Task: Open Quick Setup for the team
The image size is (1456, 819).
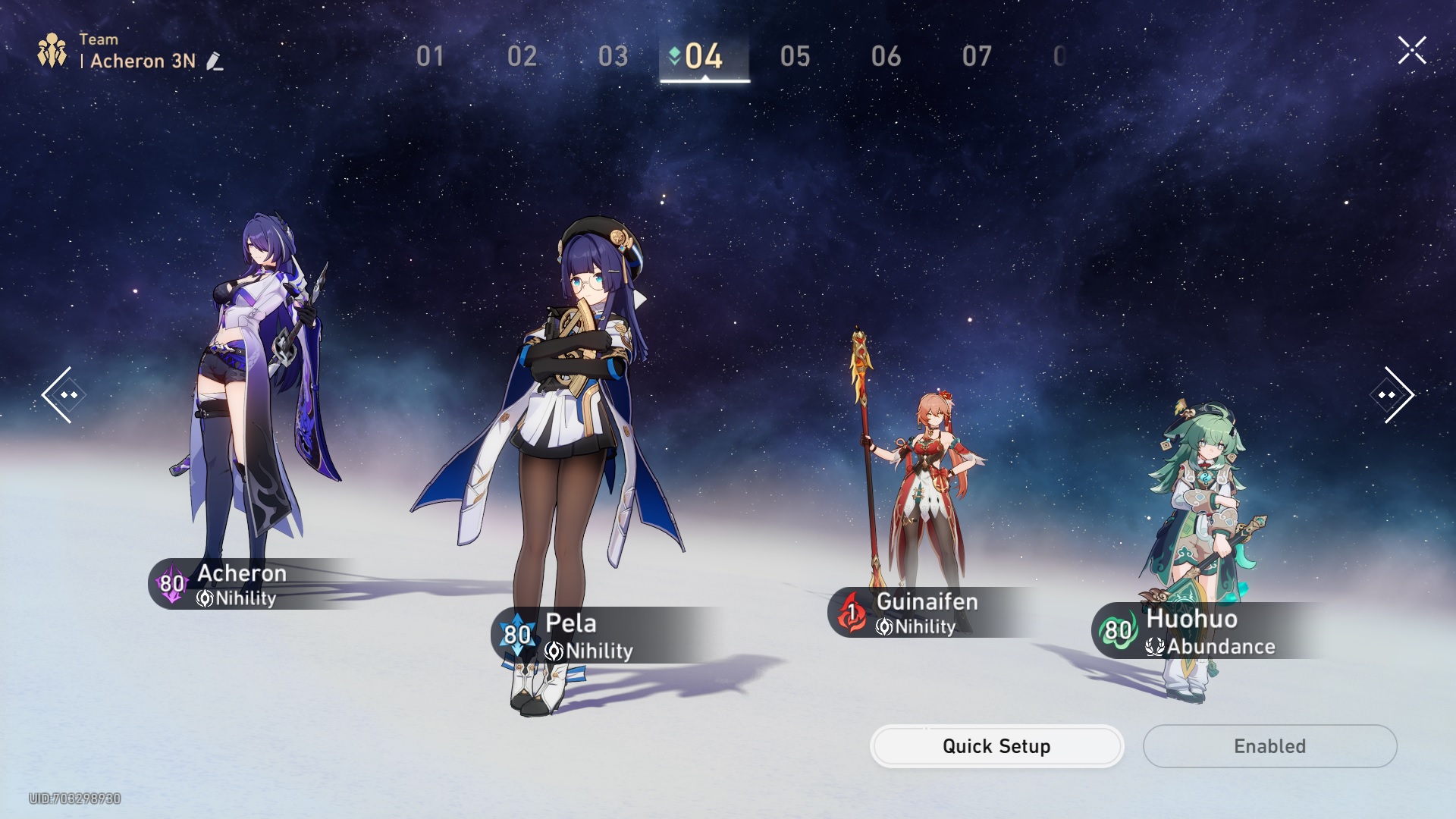Action: (x=996, y=746)
